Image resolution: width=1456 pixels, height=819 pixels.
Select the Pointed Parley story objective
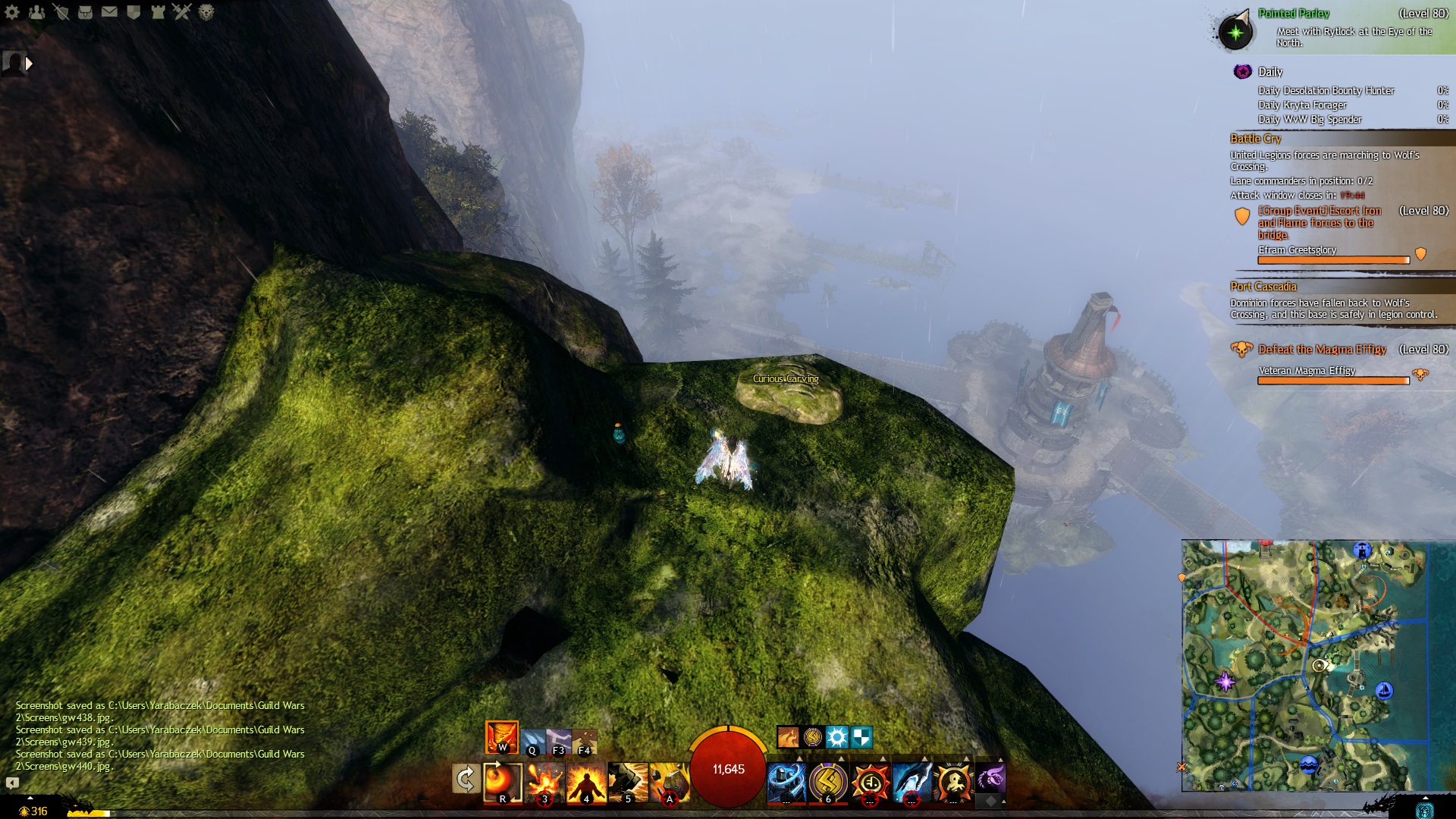pyautogui.click(x=1293, y=14)
